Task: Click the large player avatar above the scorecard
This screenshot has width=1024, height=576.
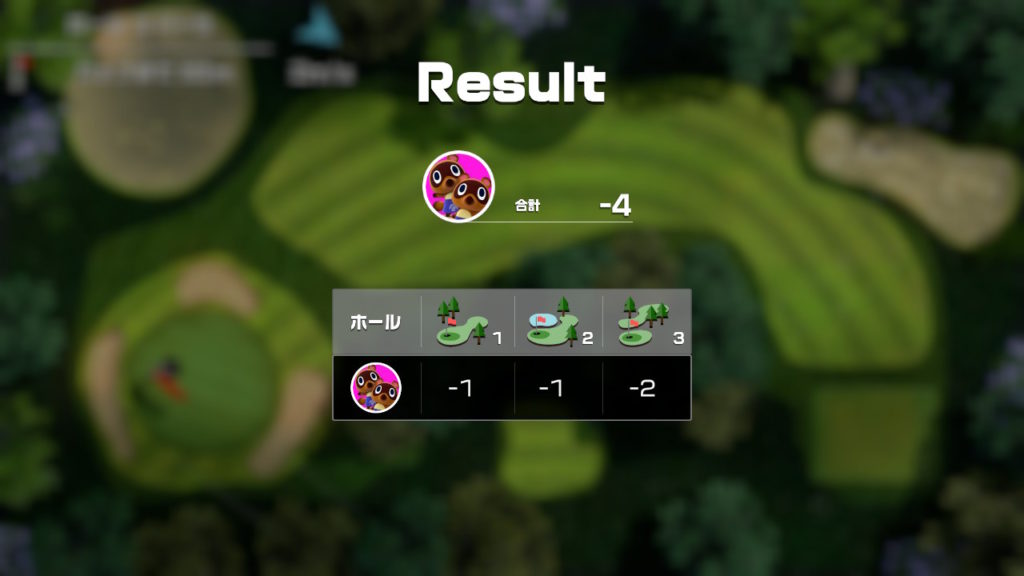Action: point(459,186)
